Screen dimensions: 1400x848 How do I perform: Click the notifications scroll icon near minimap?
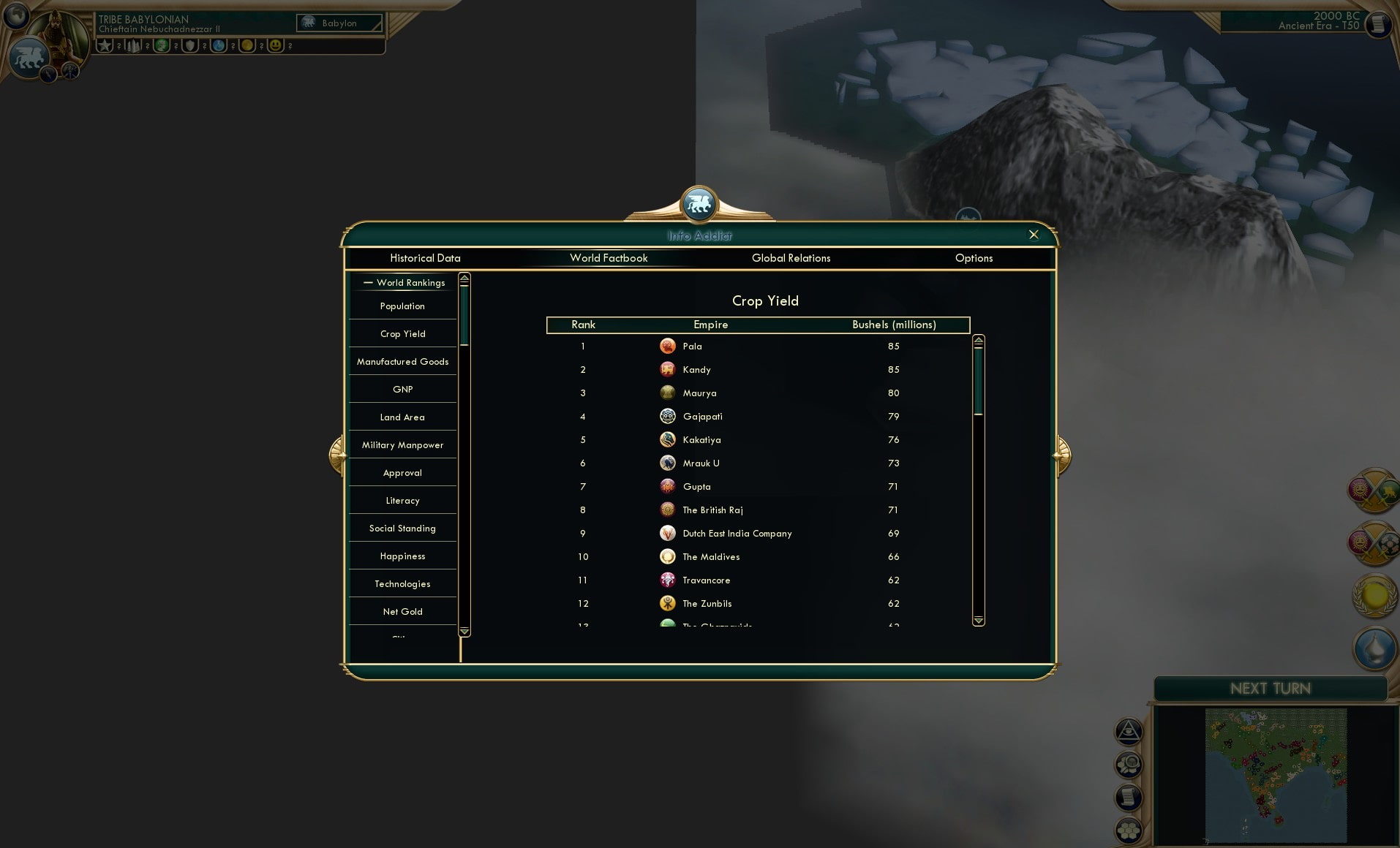coord(1127,797)
